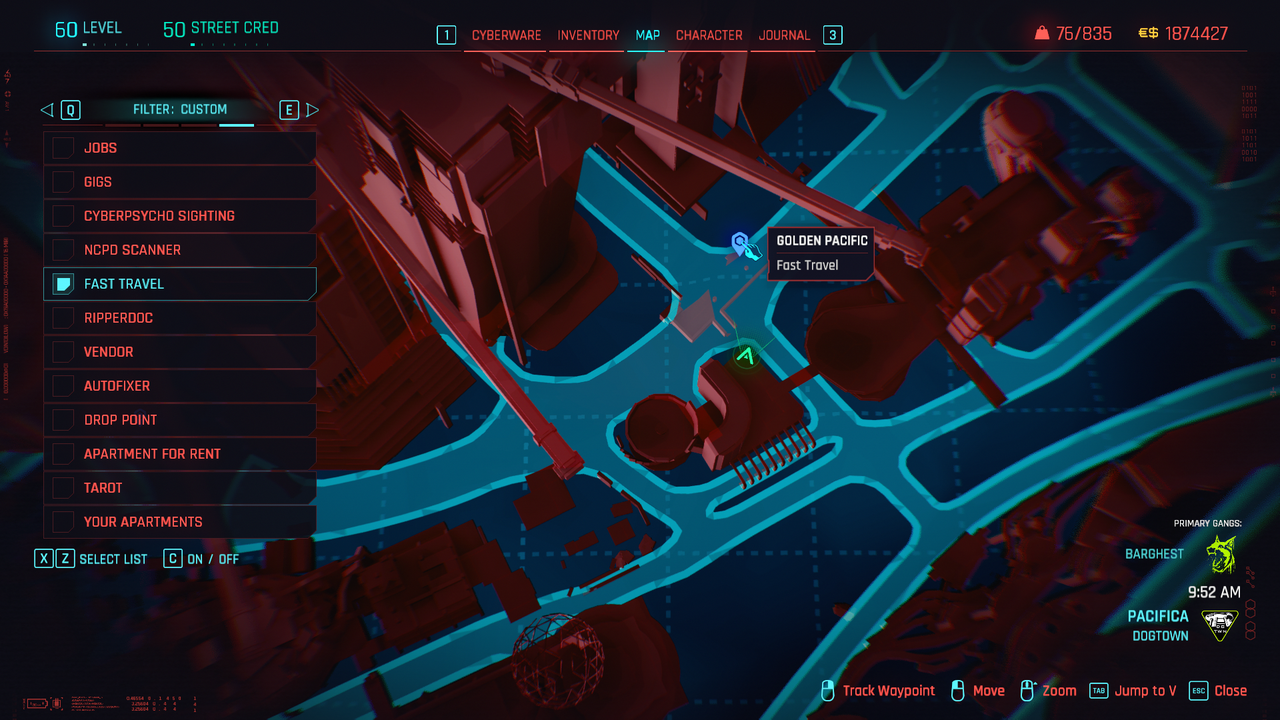Switch to the Inventory tab
The width and height of the screenshot is (1280, 720).
pyautogui.click(x=588, y=35)
